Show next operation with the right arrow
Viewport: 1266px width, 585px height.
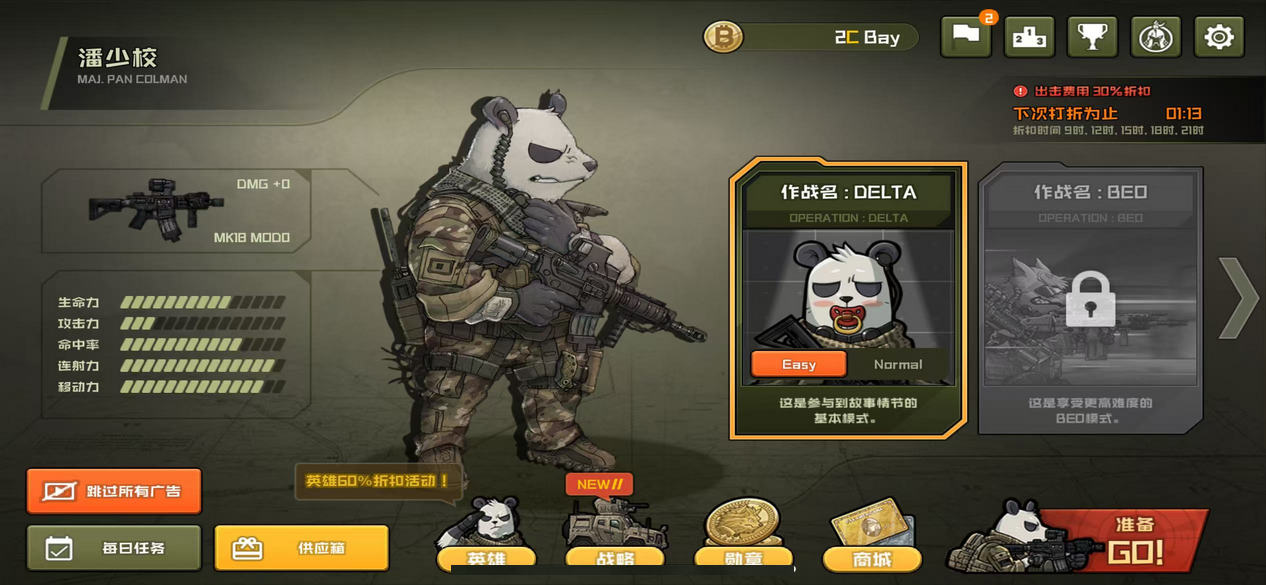[1238, 298]
